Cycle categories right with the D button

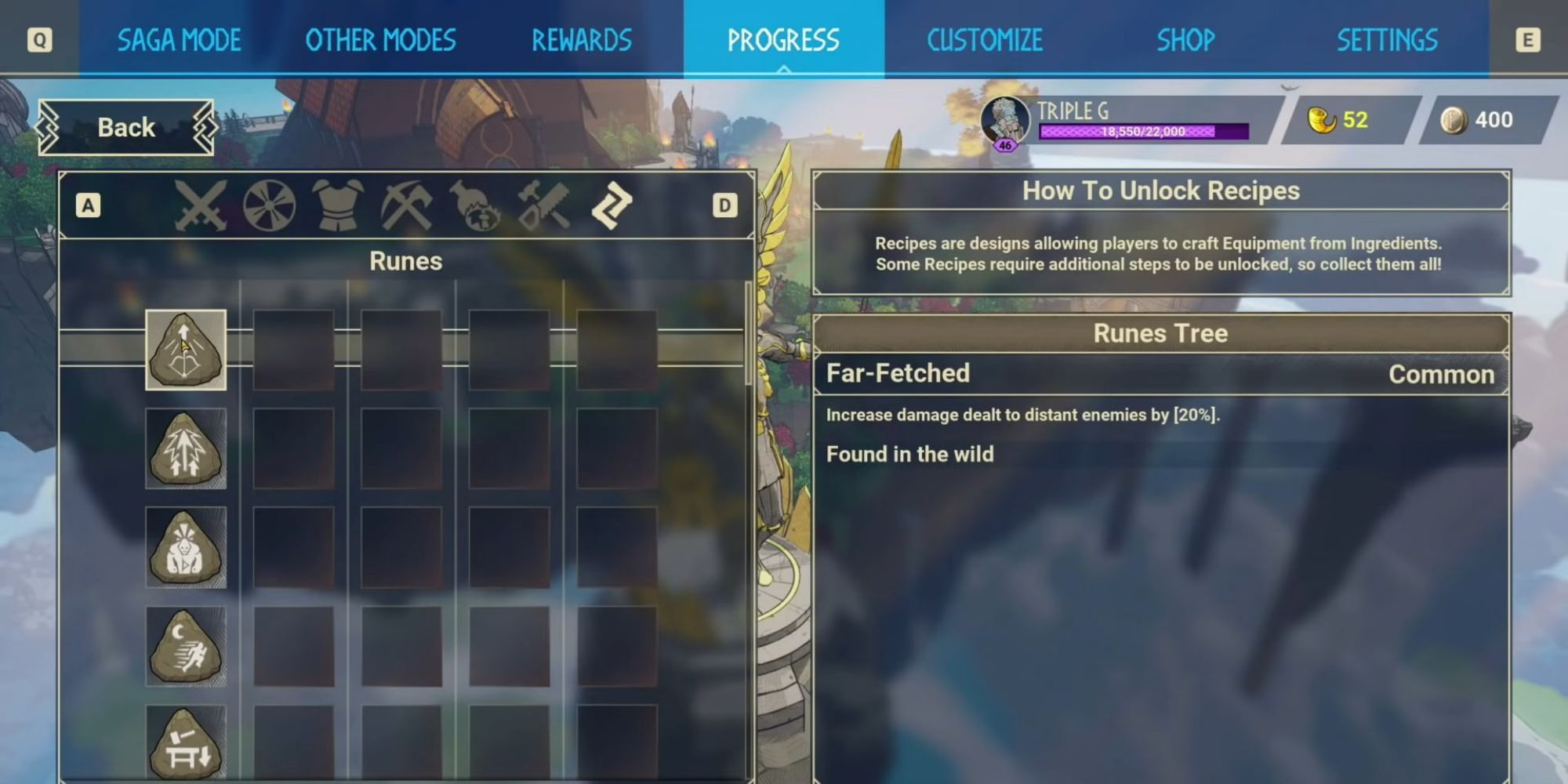(x=725, y=204)
